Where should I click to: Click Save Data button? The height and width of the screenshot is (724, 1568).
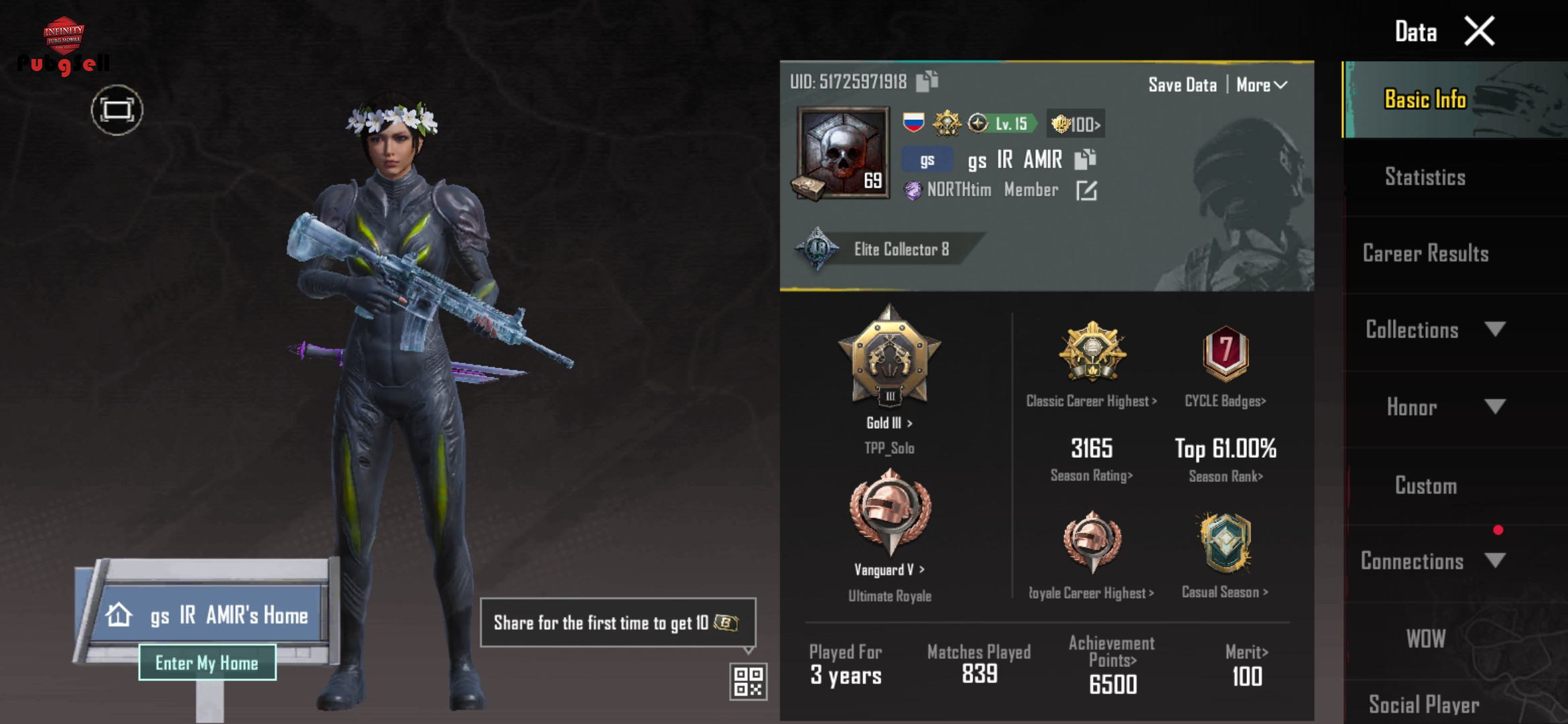pos(1182,85)
